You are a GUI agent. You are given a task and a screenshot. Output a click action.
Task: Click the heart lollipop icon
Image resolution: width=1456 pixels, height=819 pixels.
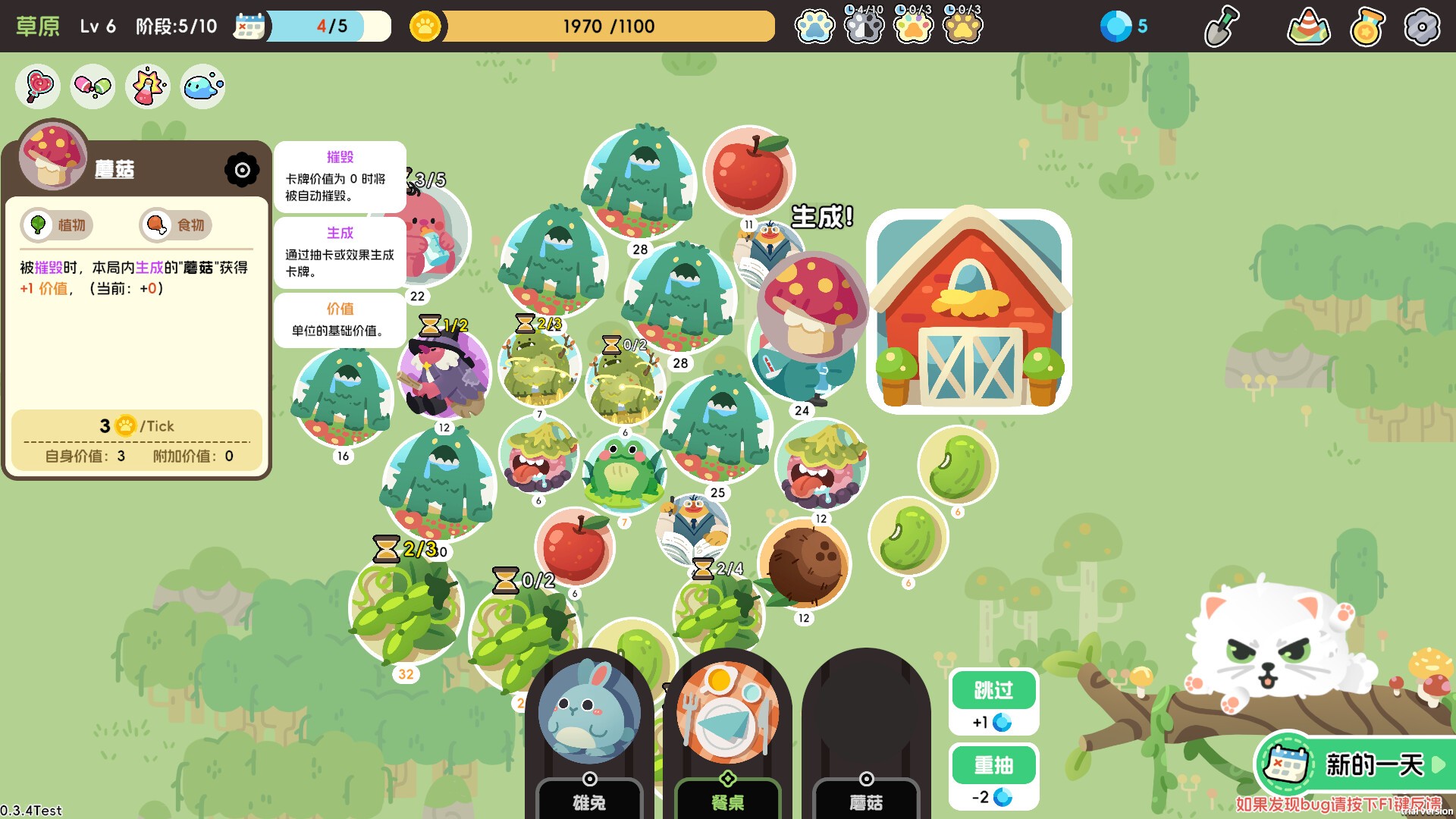tap(38, 86)
